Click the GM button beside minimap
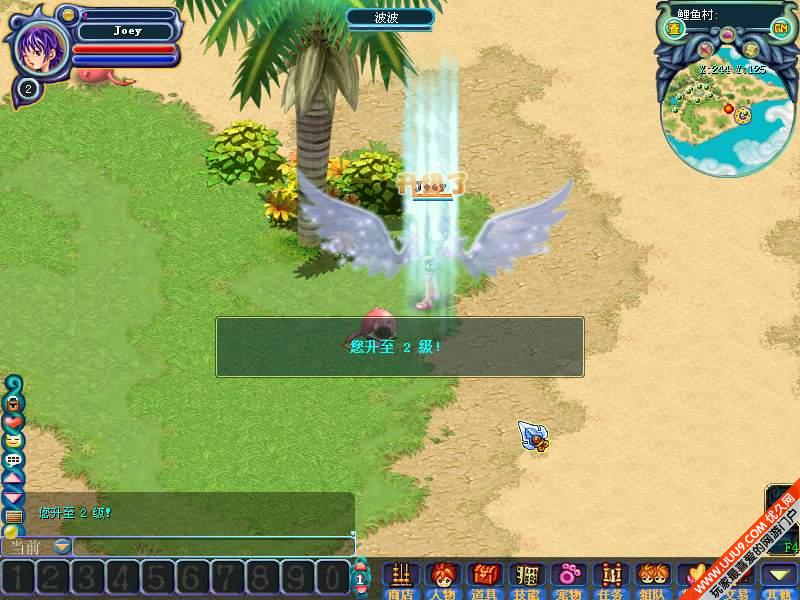 click(780, 30)
